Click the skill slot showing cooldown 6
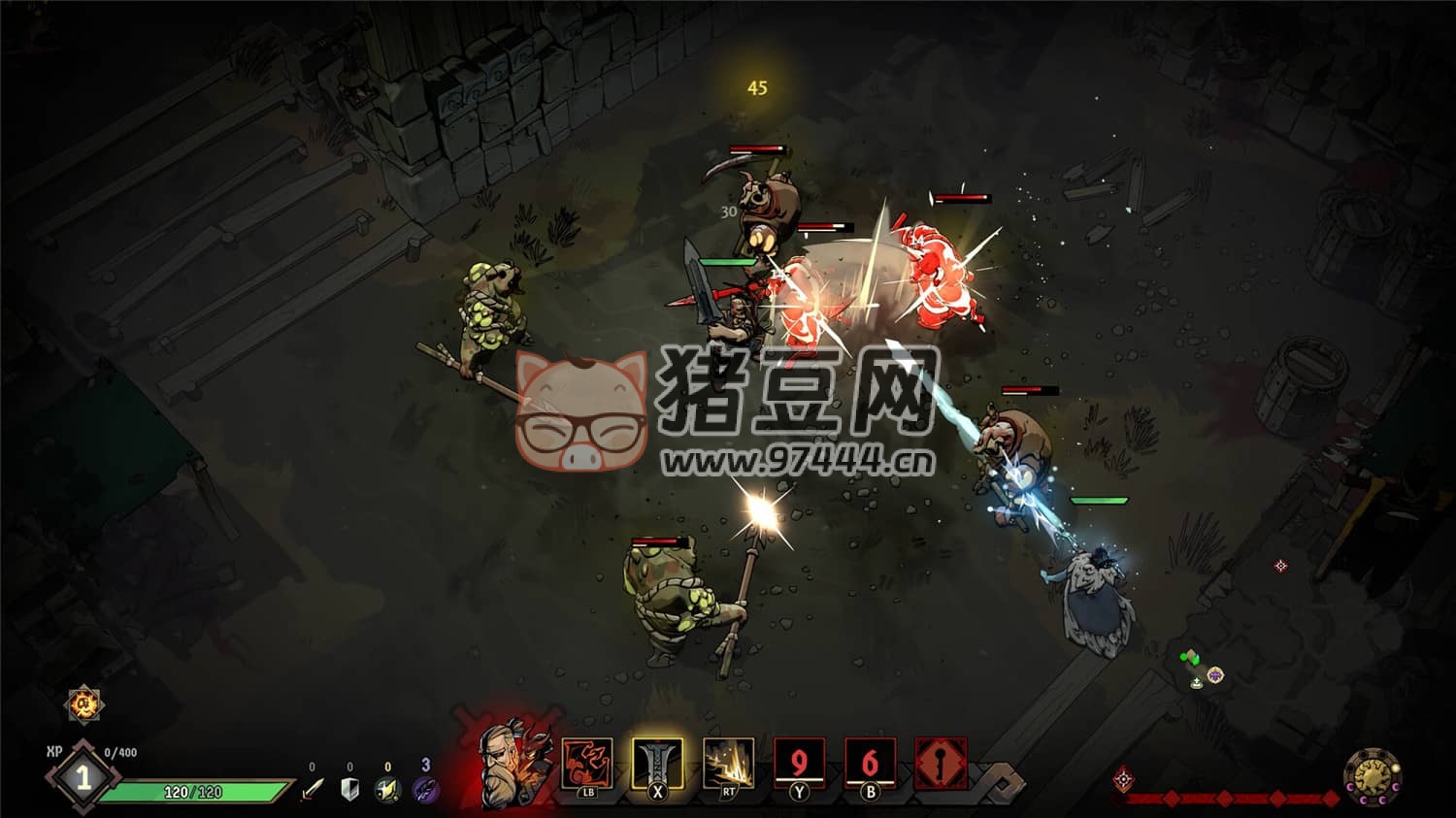This screenshot has width=1456, height=818. click(x=870, y=763)
